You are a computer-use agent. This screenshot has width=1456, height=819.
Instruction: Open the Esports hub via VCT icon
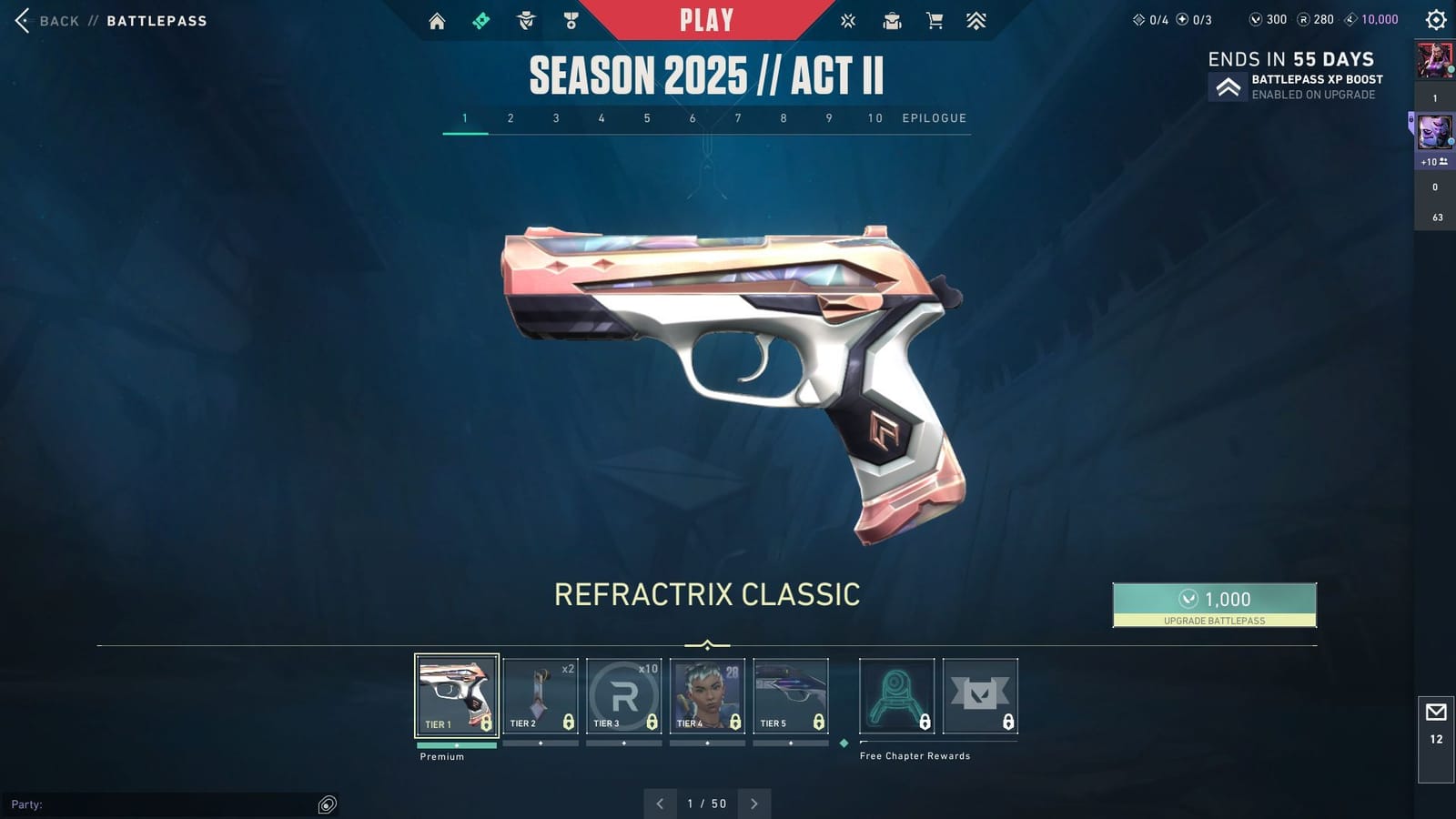(x=848, y=19)
